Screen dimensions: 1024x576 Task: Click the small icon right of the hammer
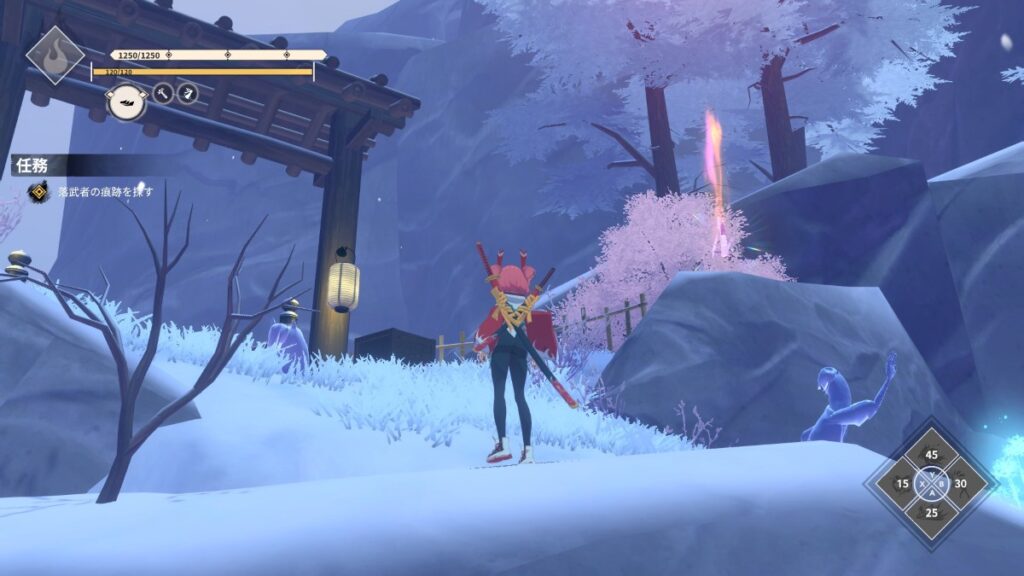pyautogui.click(x=187, y=94)
